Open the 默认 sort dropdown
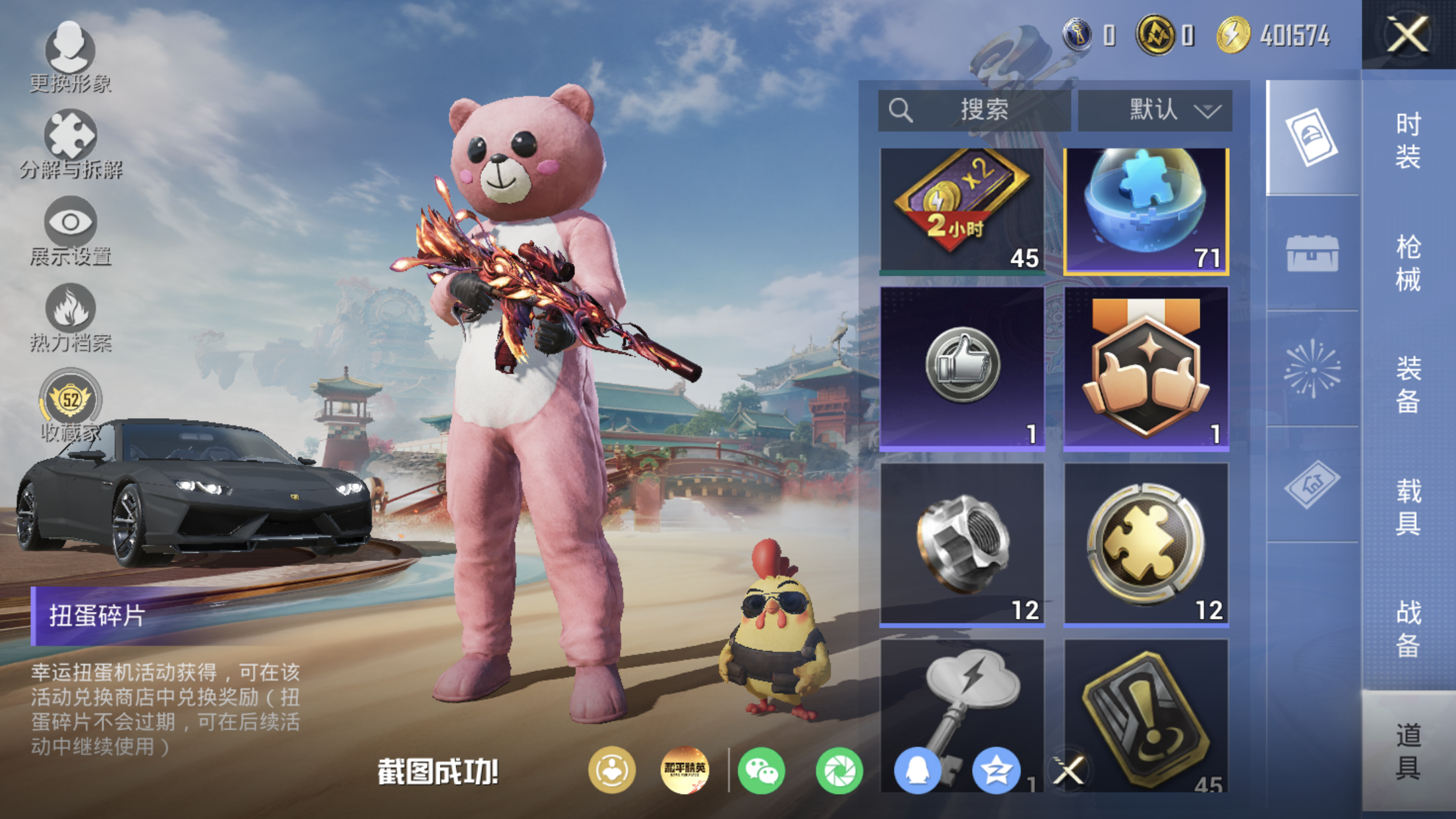The image size is (1456, 819). (x=1155, y=109)
